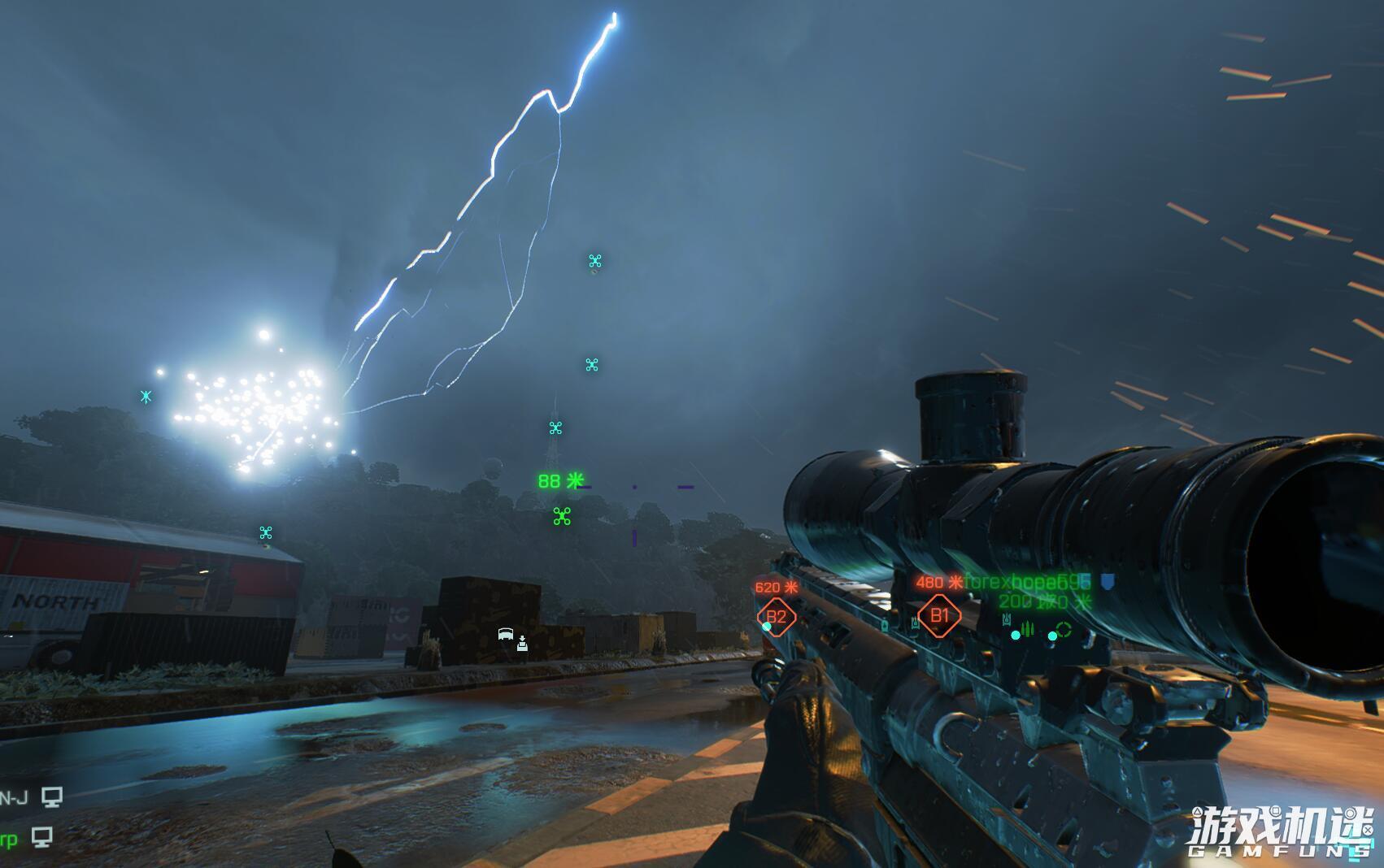Select the green dashed circle marker icon

point(1063,630)
